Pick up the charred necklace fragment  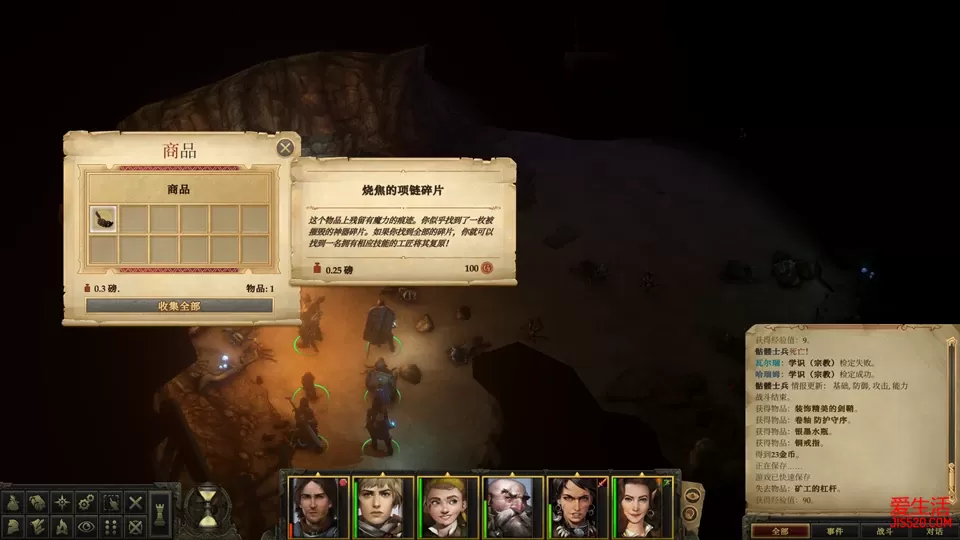(x=104, y=219)
